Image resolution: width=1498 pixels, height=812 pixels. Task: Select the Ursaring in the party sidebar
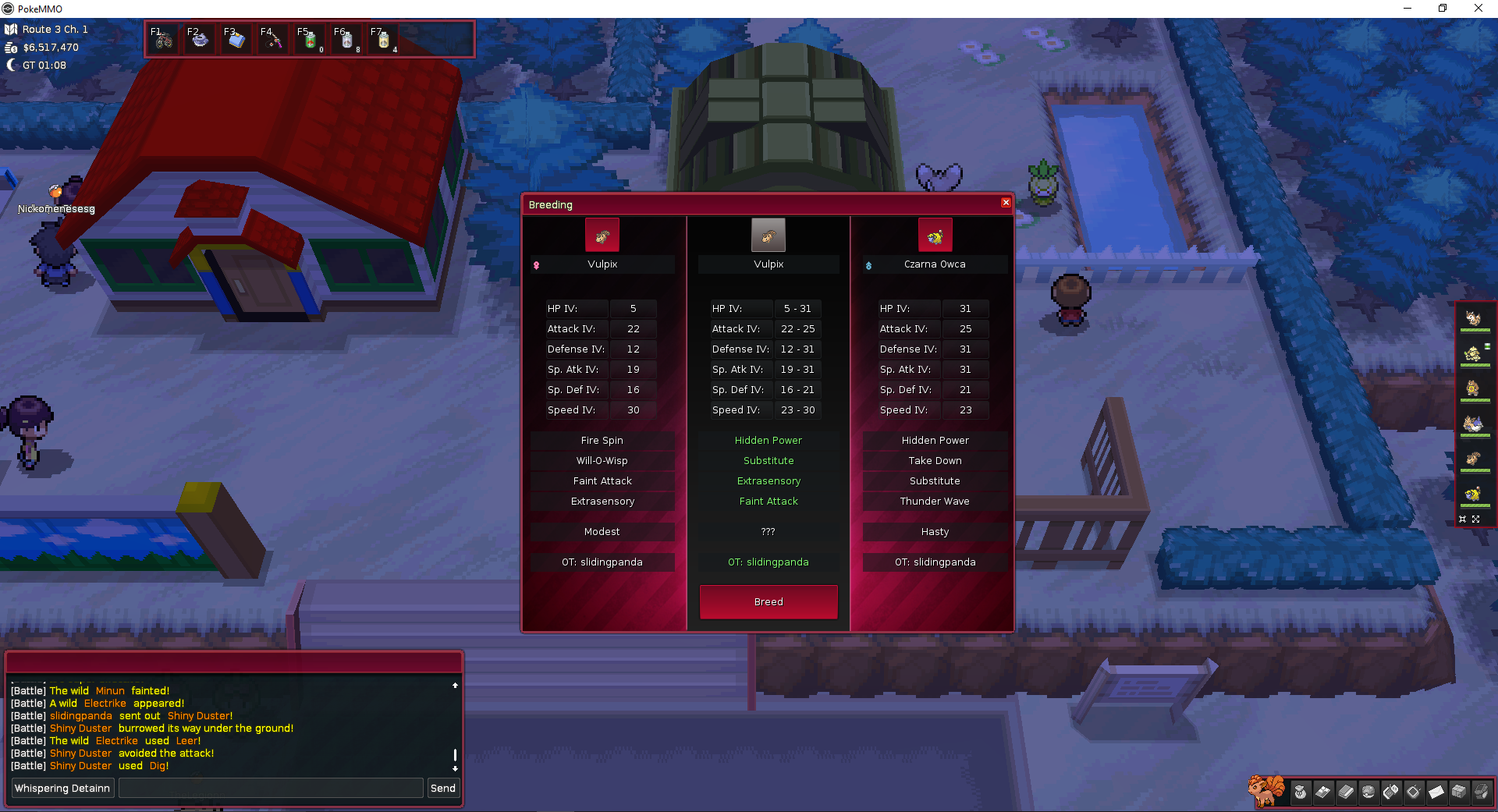1473,388
